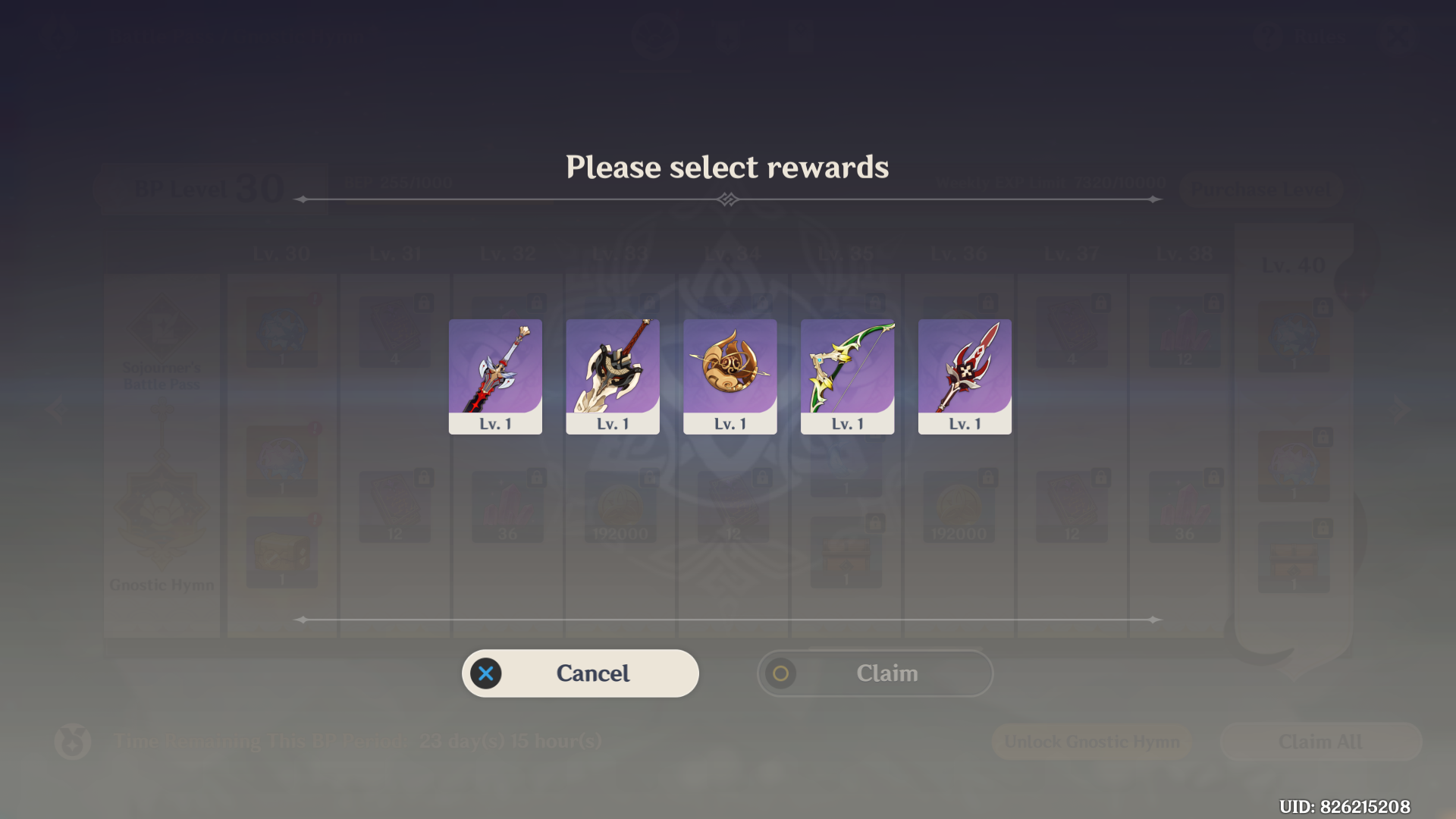Viewport: 1456px width, 819px height.
Task: Click the X icon inside the Cancel button
Action: 486,673
